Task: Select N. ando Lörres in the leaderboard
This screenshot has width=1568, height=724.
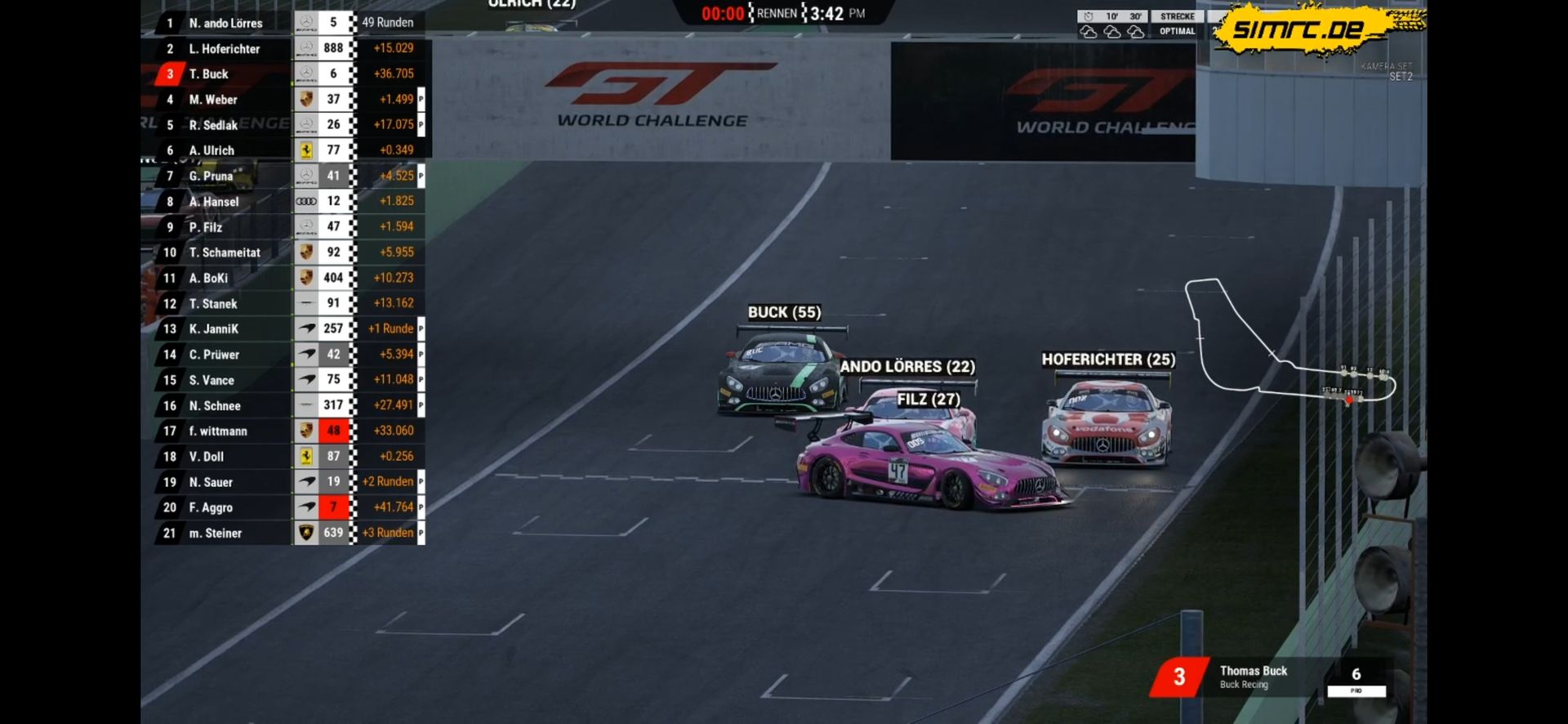Action: coord(226,23)
